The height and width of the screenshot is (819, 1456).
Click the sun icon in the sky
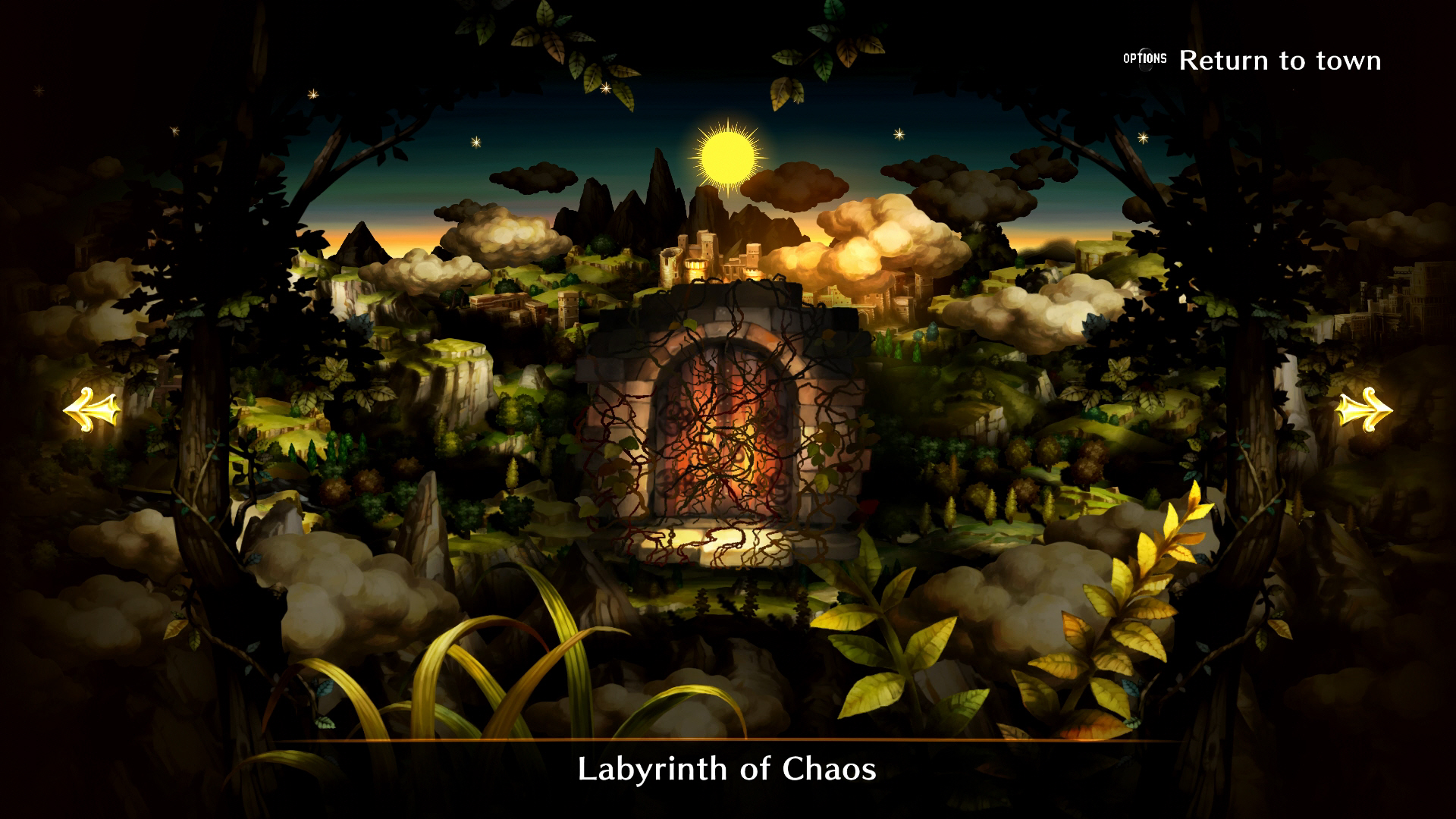730,158
